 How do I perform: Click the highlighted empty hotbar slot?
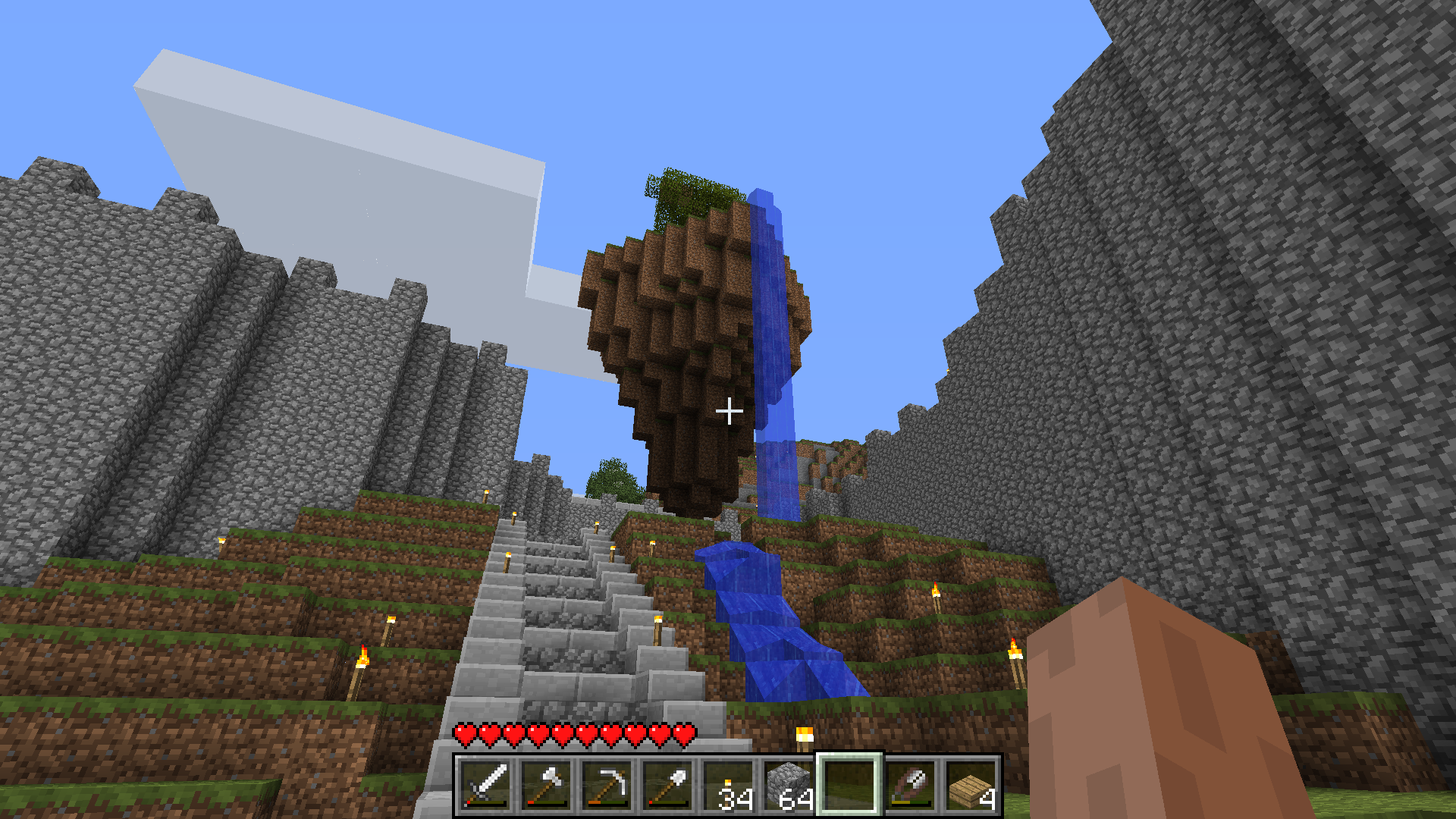click(x=849, y=786)
